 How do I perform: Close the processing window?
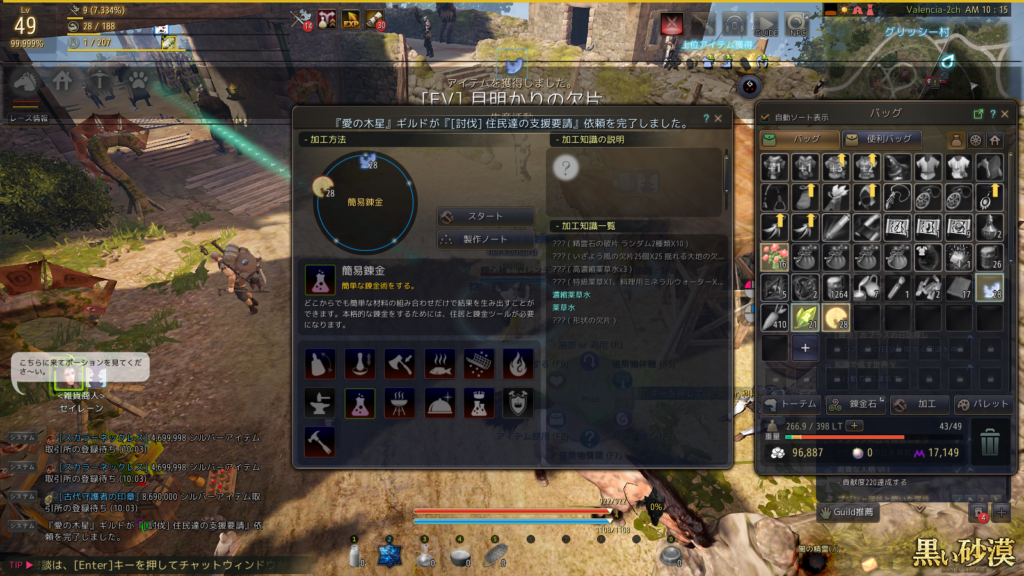click(718, 118)
